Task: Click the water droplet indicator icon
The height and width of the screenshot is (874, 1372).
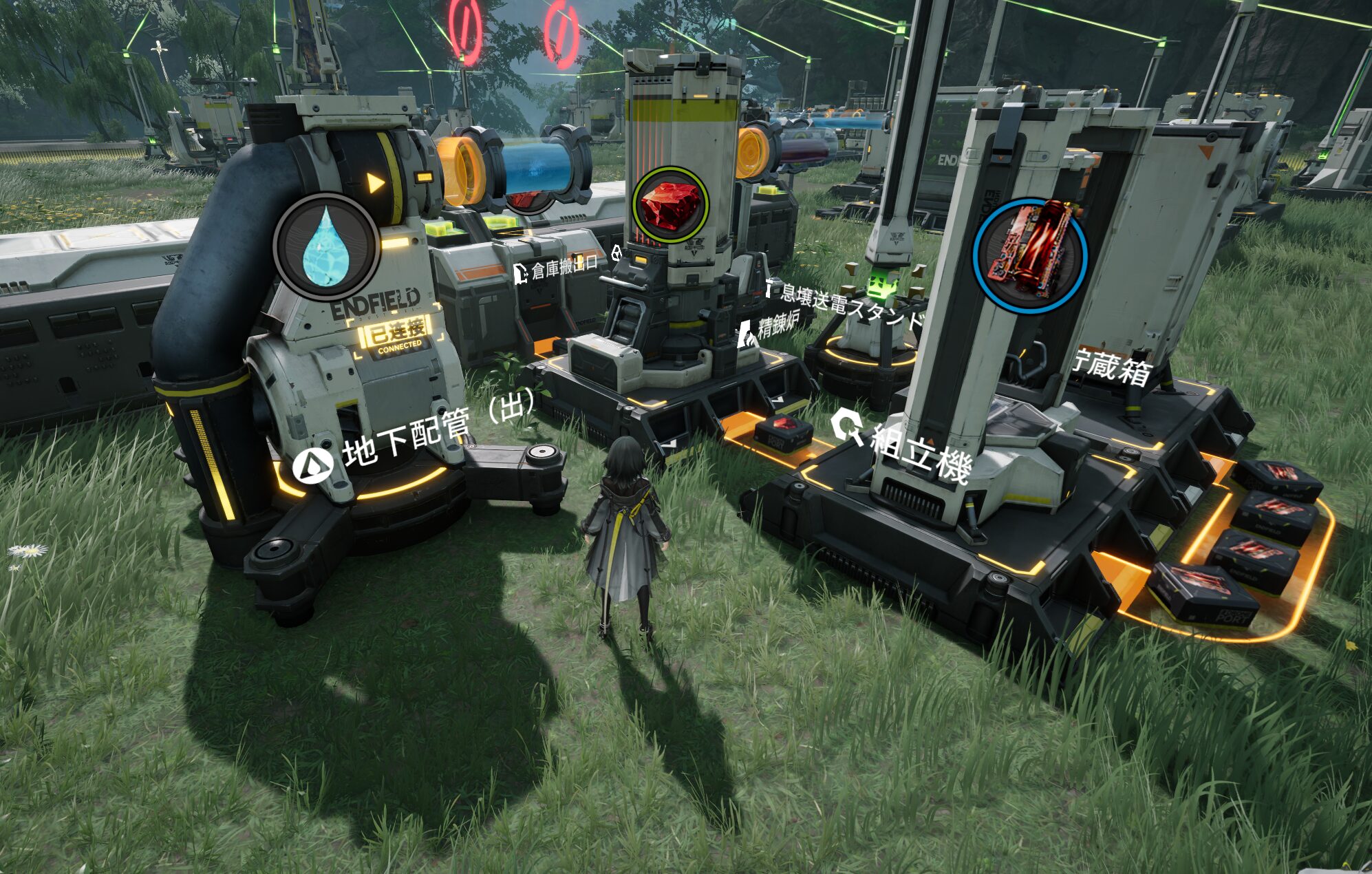Action: [x=326, y=245]
